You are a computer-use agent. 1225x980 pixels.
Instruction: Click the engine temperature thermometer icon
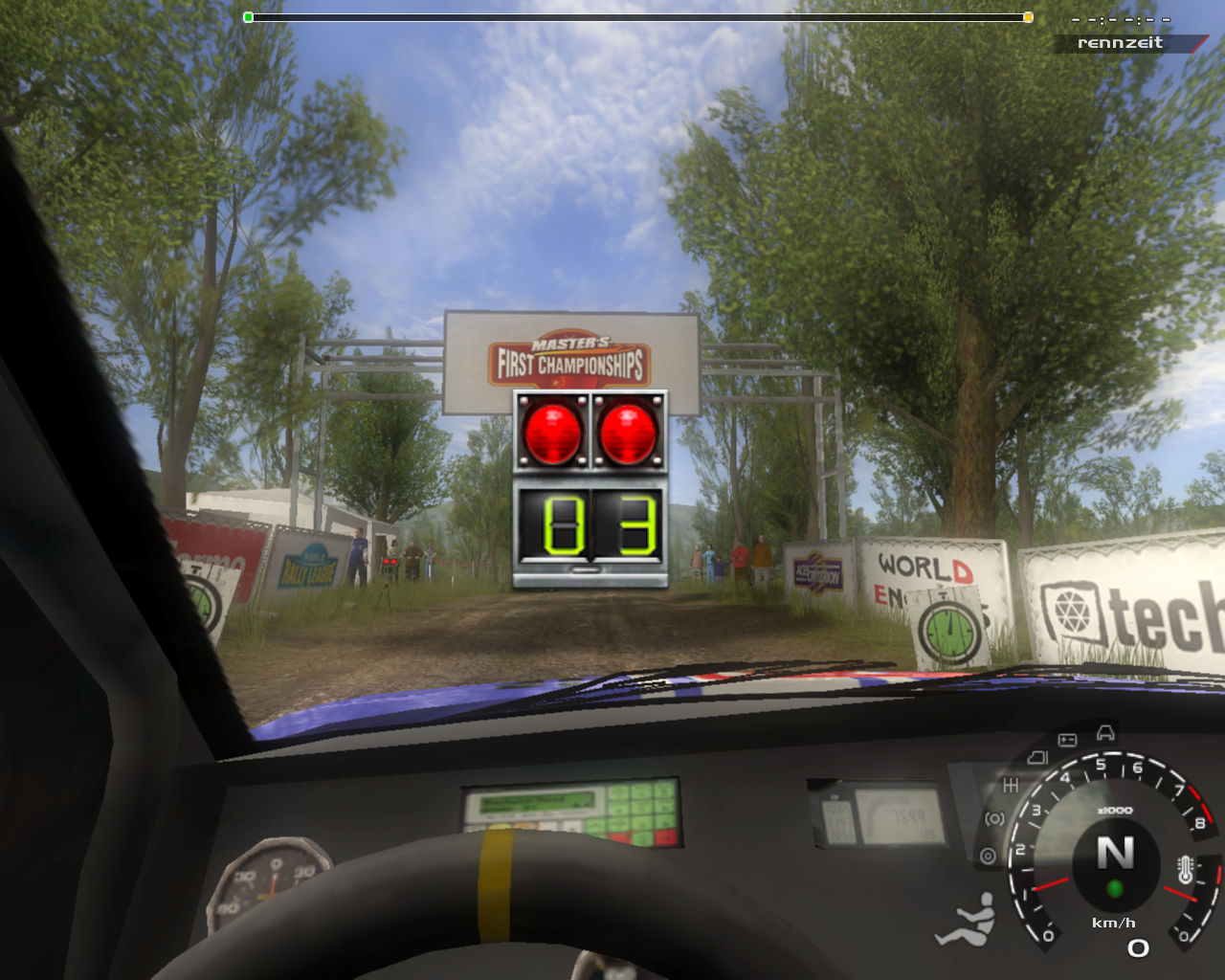point(1186,870)
